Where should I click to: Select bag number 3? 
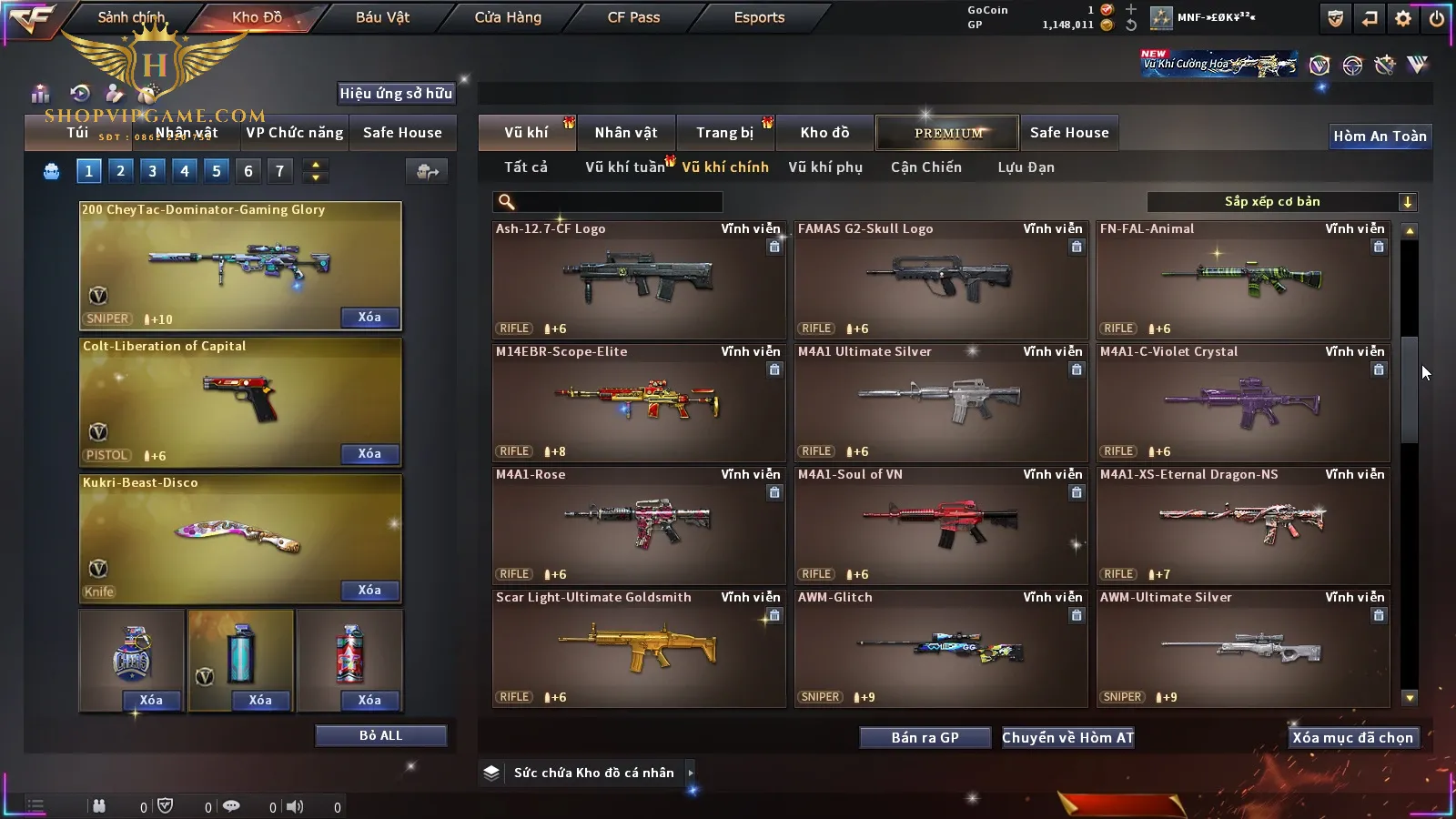[x=152, y=171]
